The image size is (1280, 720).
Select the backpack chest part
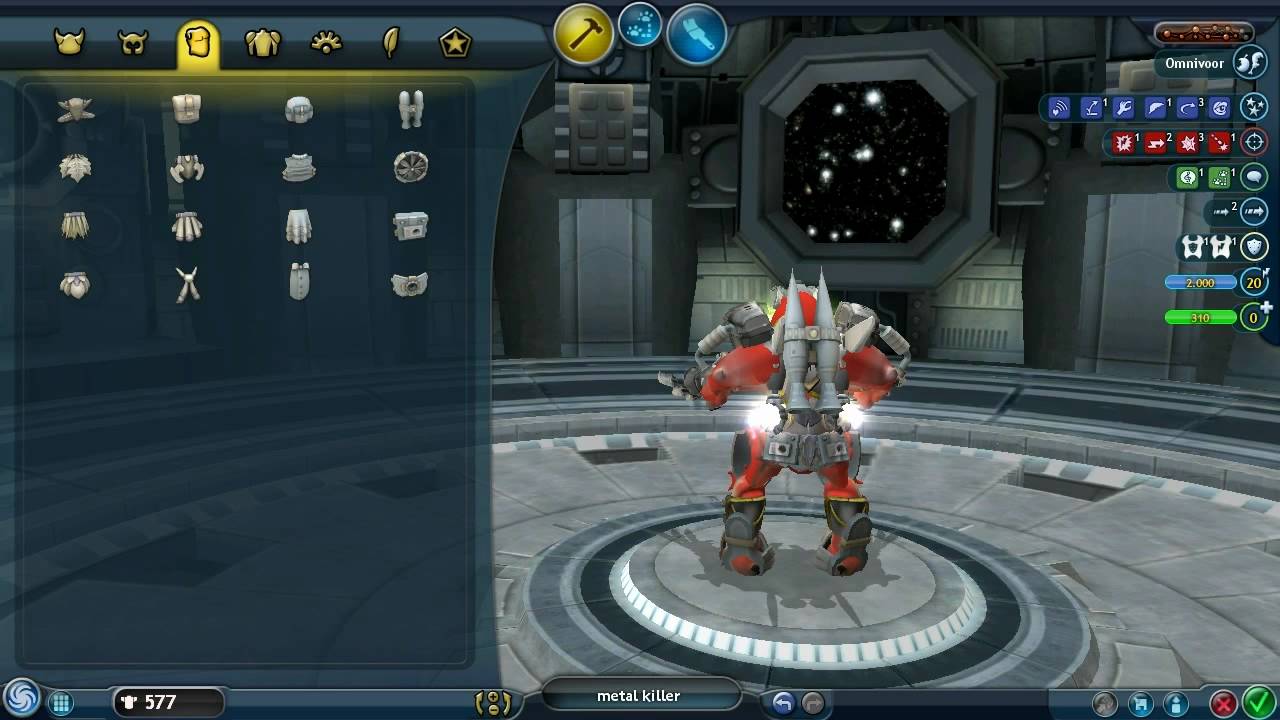click(x=187, y=109)
